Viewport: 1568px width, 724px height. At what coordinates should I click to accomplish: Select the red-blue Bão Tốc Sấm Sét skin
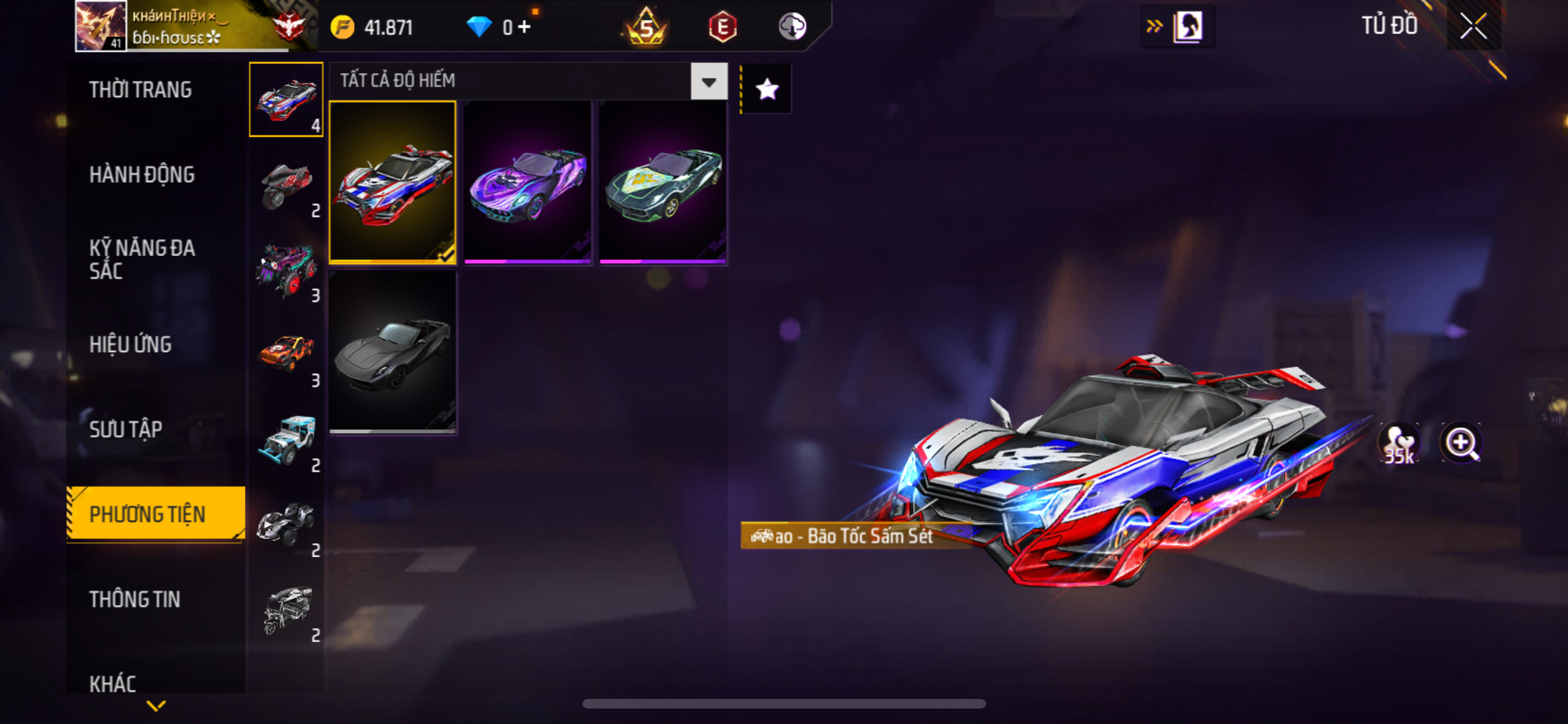click(x=393, y=182)
